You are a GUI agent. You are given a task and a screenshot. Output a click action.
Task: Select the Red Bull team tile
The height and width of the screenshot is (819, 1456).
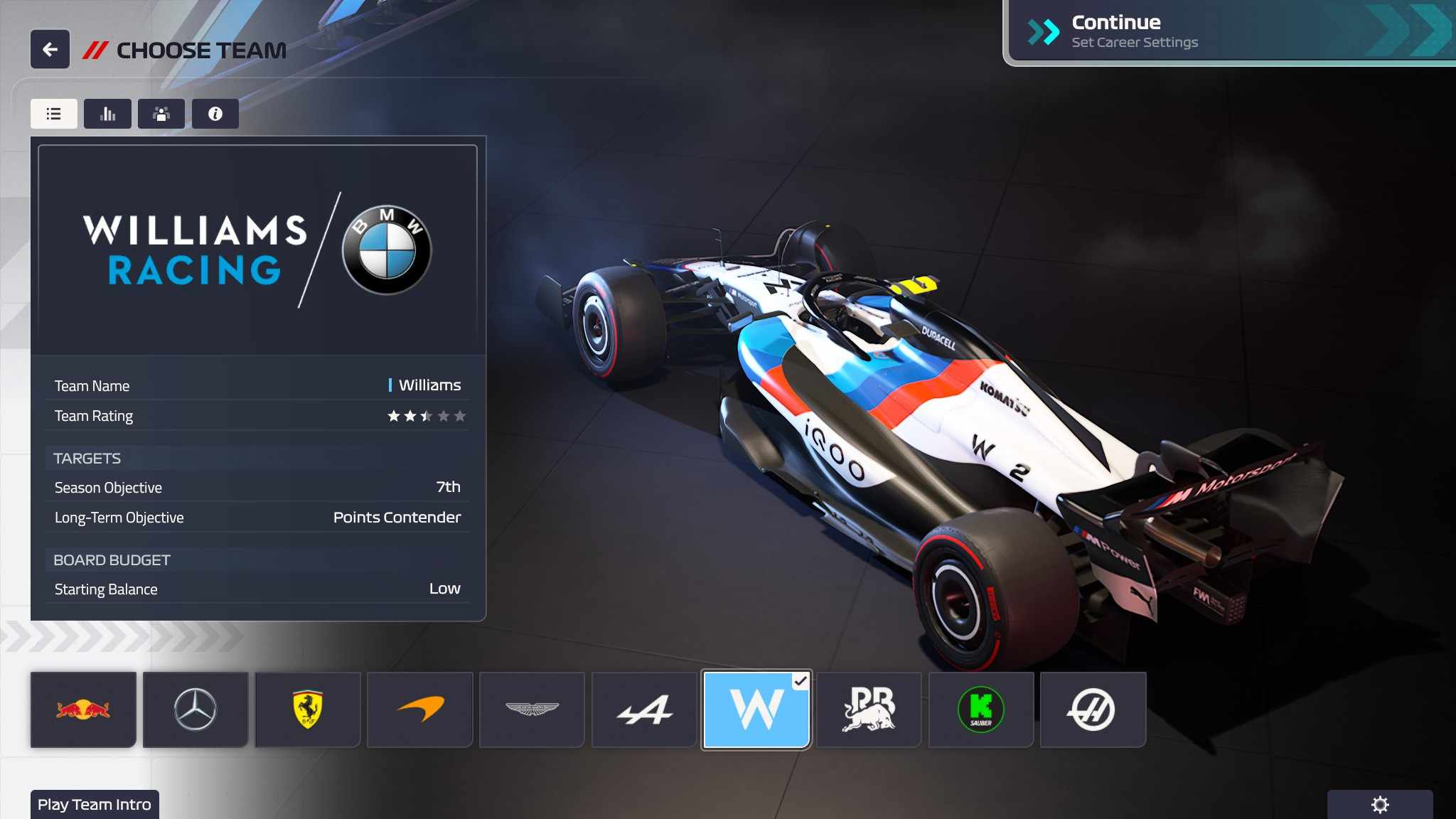click(x=83, y=710)
